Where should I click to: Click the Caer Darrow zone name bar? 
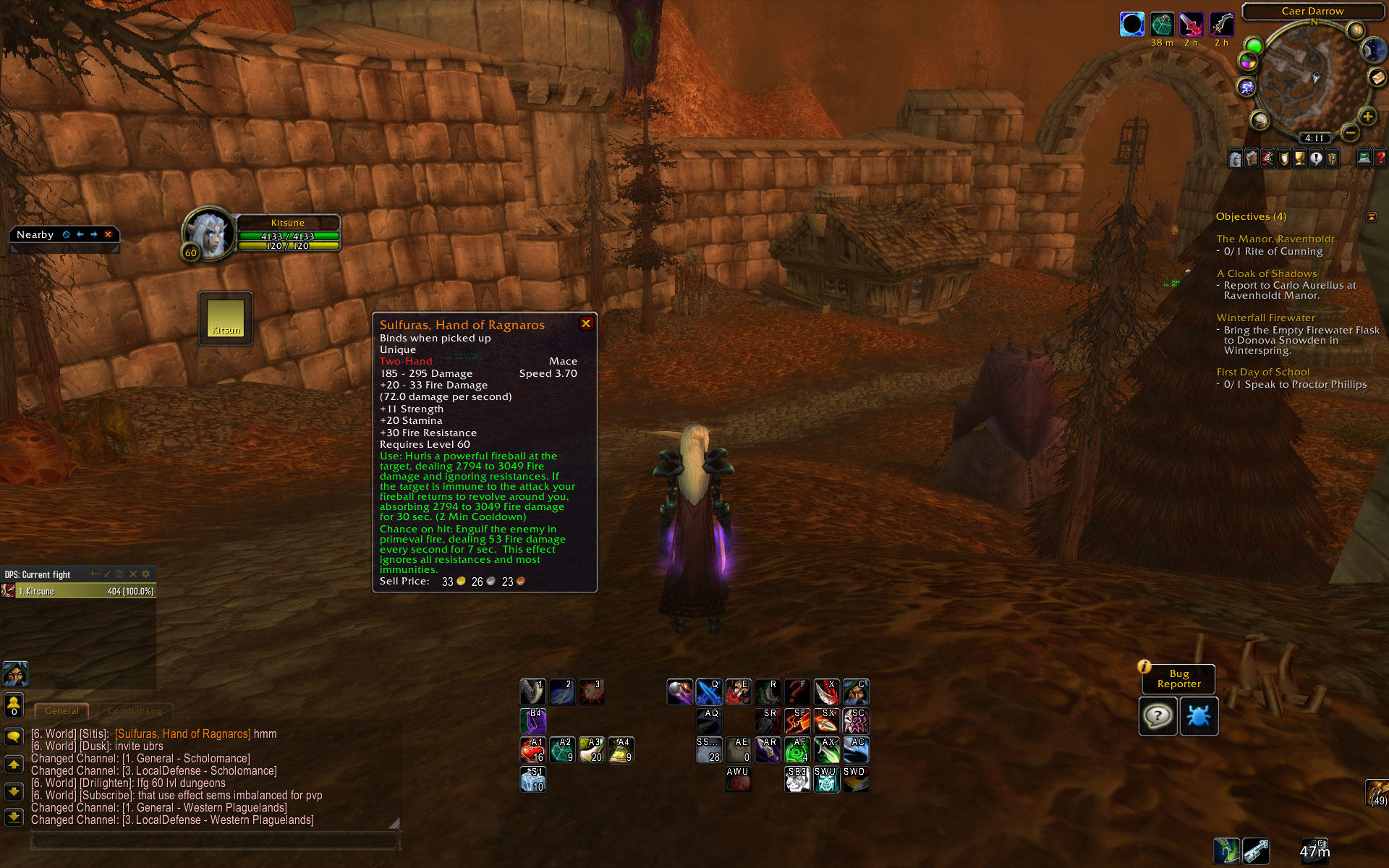[1312, 11]
